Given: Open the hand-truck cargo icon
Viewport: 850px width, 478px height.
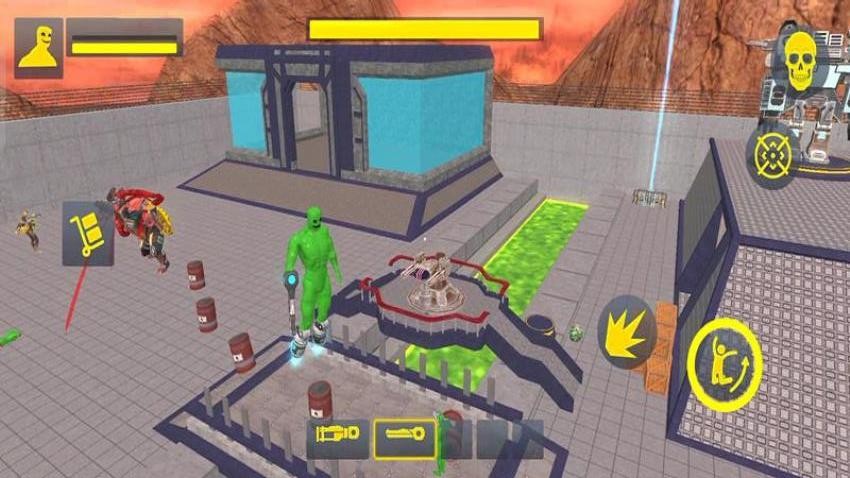Looking at the screenshot, I should pyautogui.click(x=88, y=233).
